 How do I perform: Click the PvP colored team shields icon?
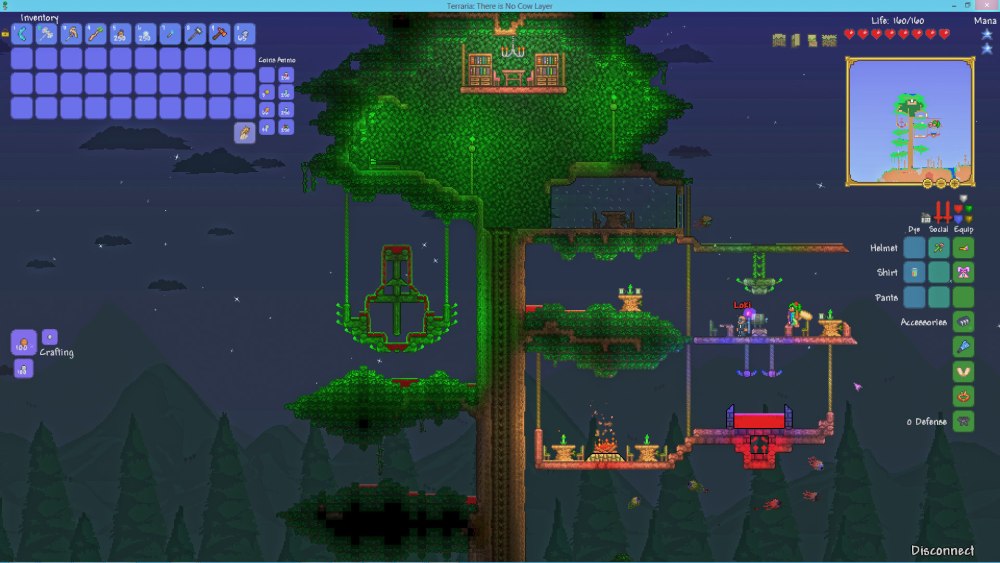click(964, 212)
